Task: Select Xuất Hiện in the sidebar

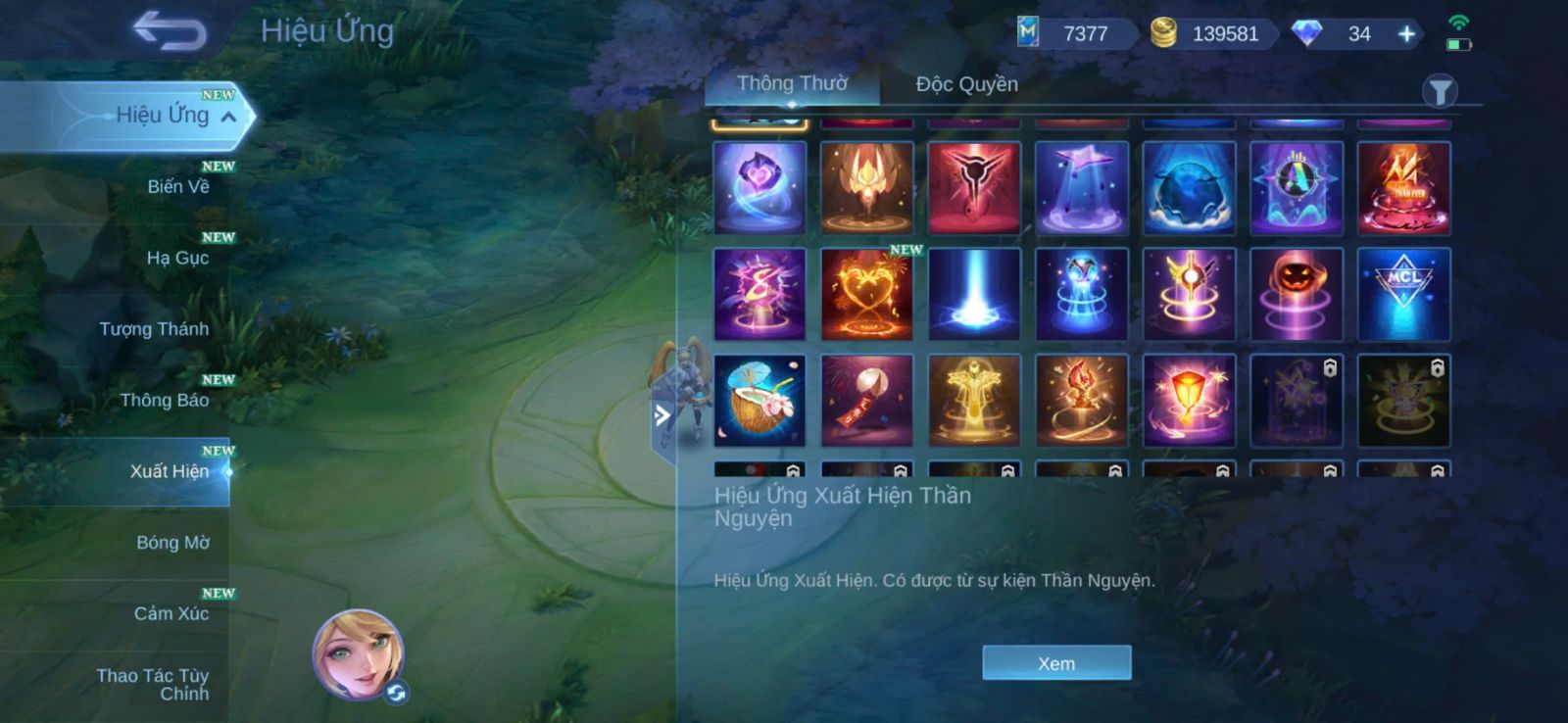Action: pyautogui.click(x=169, y=471)
